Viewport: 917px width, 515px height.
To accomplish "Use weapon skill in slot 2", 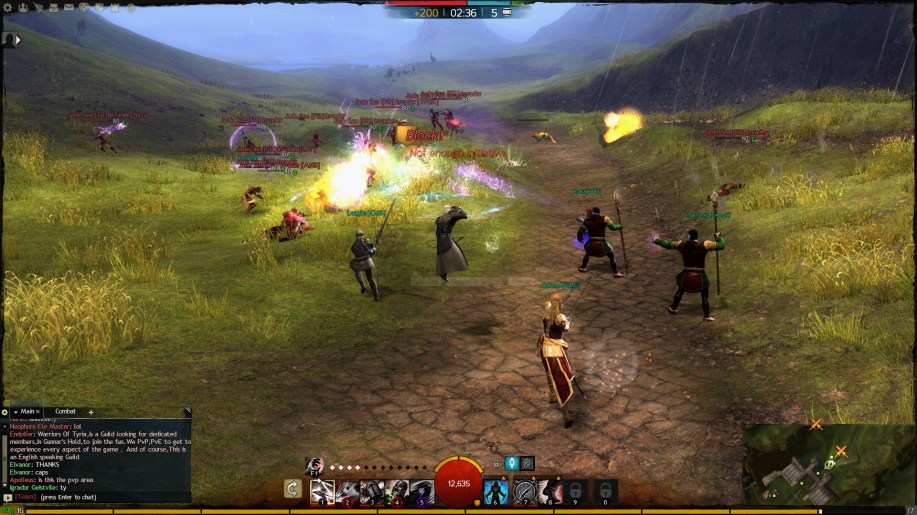I will 347,490.
